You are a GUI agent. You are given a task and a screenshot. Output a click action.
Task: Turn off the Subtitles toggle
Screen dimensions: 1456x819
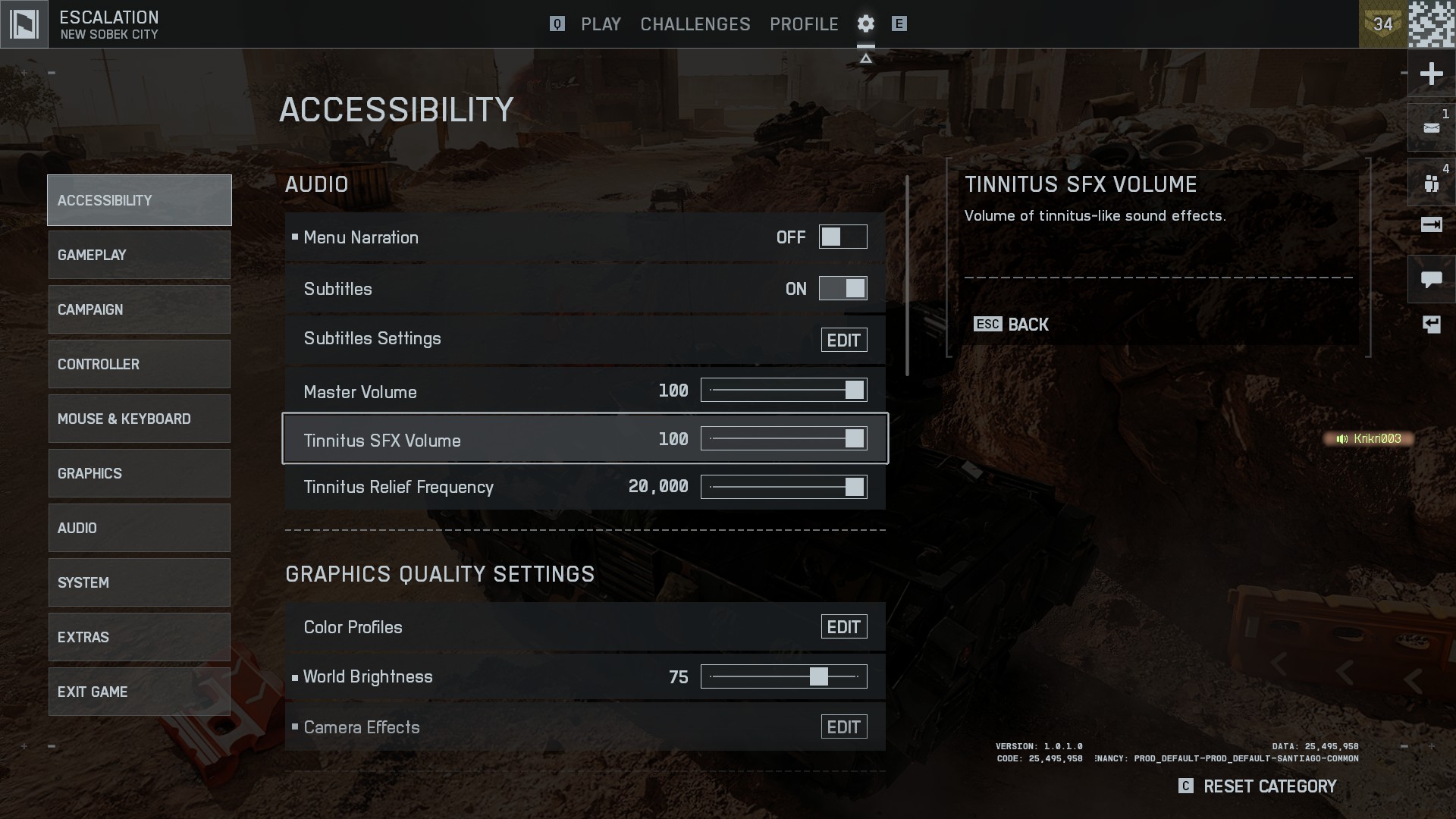pos(843,289)
